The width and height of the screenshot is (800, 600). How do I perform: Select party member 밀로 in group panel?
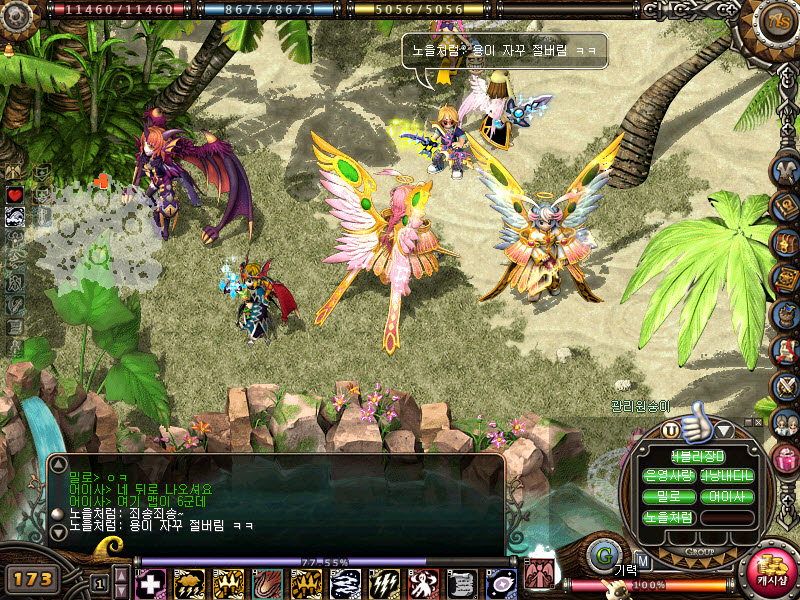pyautogui.click(x=669, y=496)
